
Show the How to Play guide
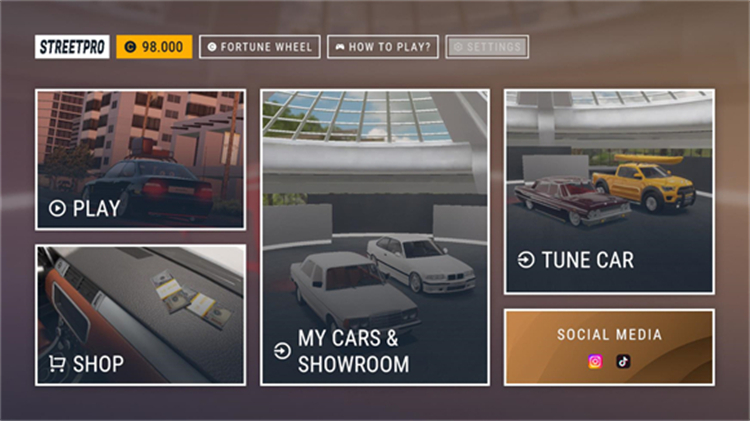point(383,47)
